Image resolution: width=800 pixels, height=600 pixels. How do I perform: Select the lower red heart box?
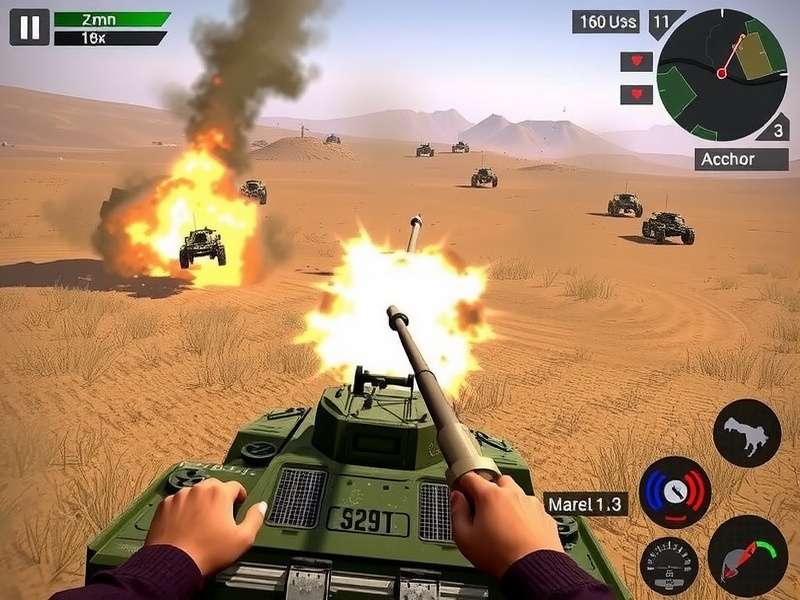pyautogui.click(x=636, y=95)
